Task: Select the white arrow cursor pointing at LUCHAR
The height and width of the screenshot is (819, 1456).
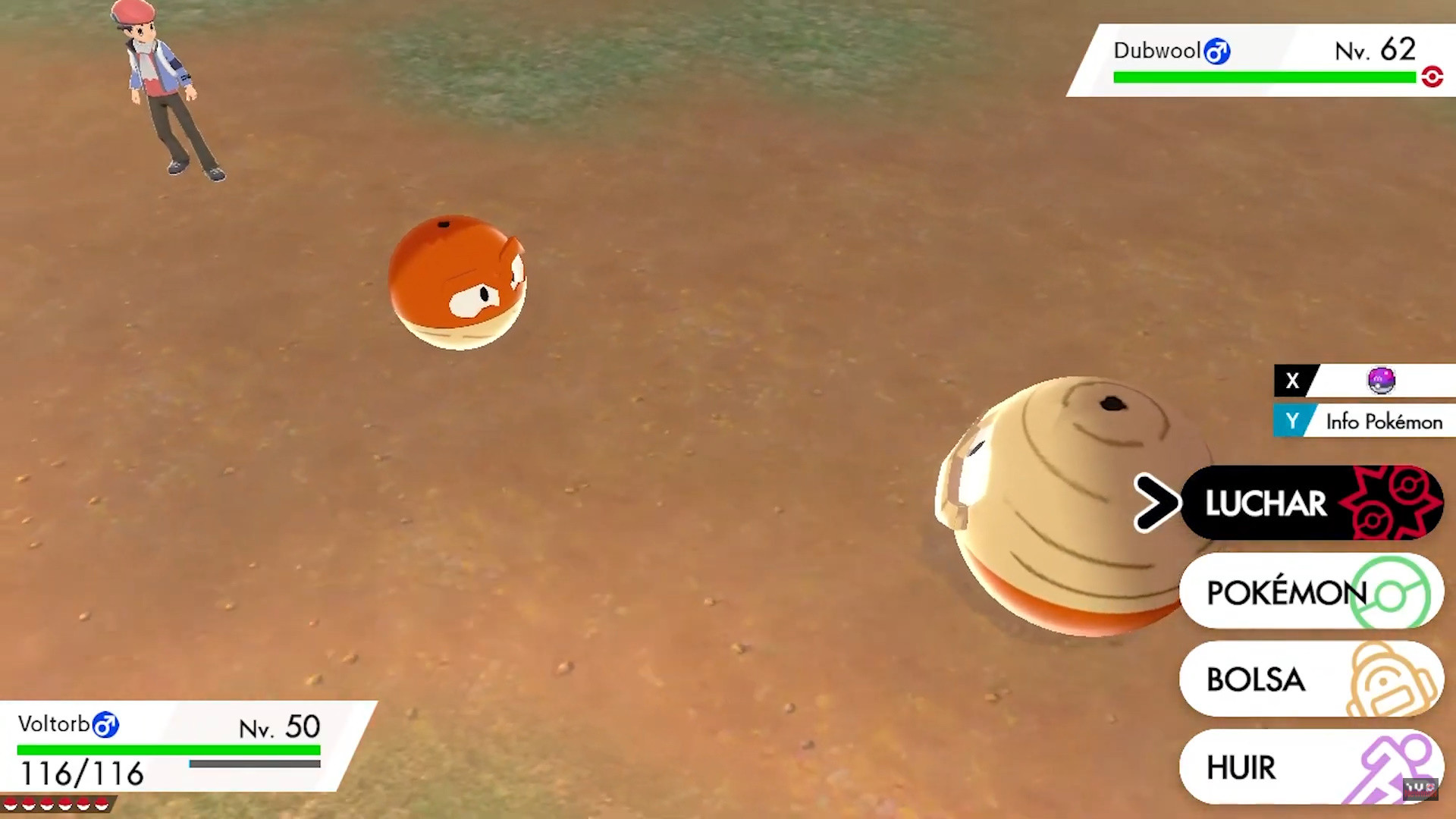Action: tap(1156, 503)
